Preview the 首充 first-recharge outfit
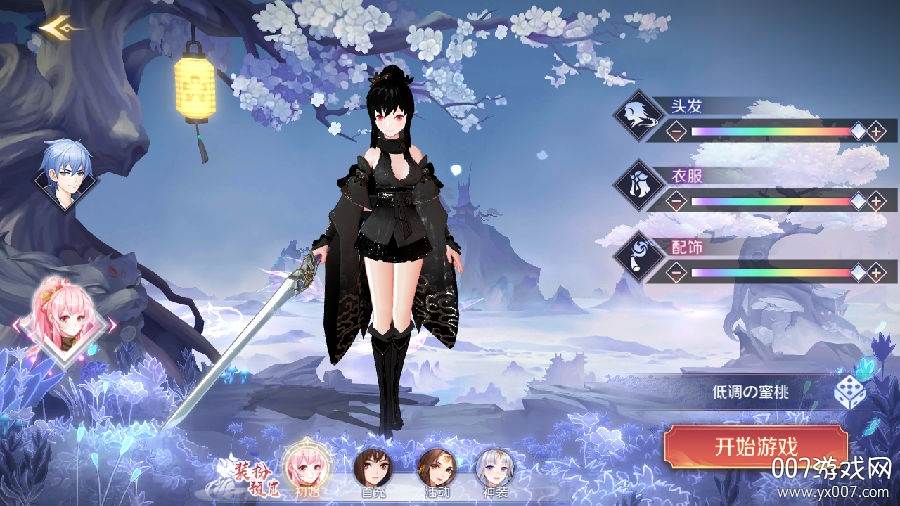 click(x=371, y=468)
